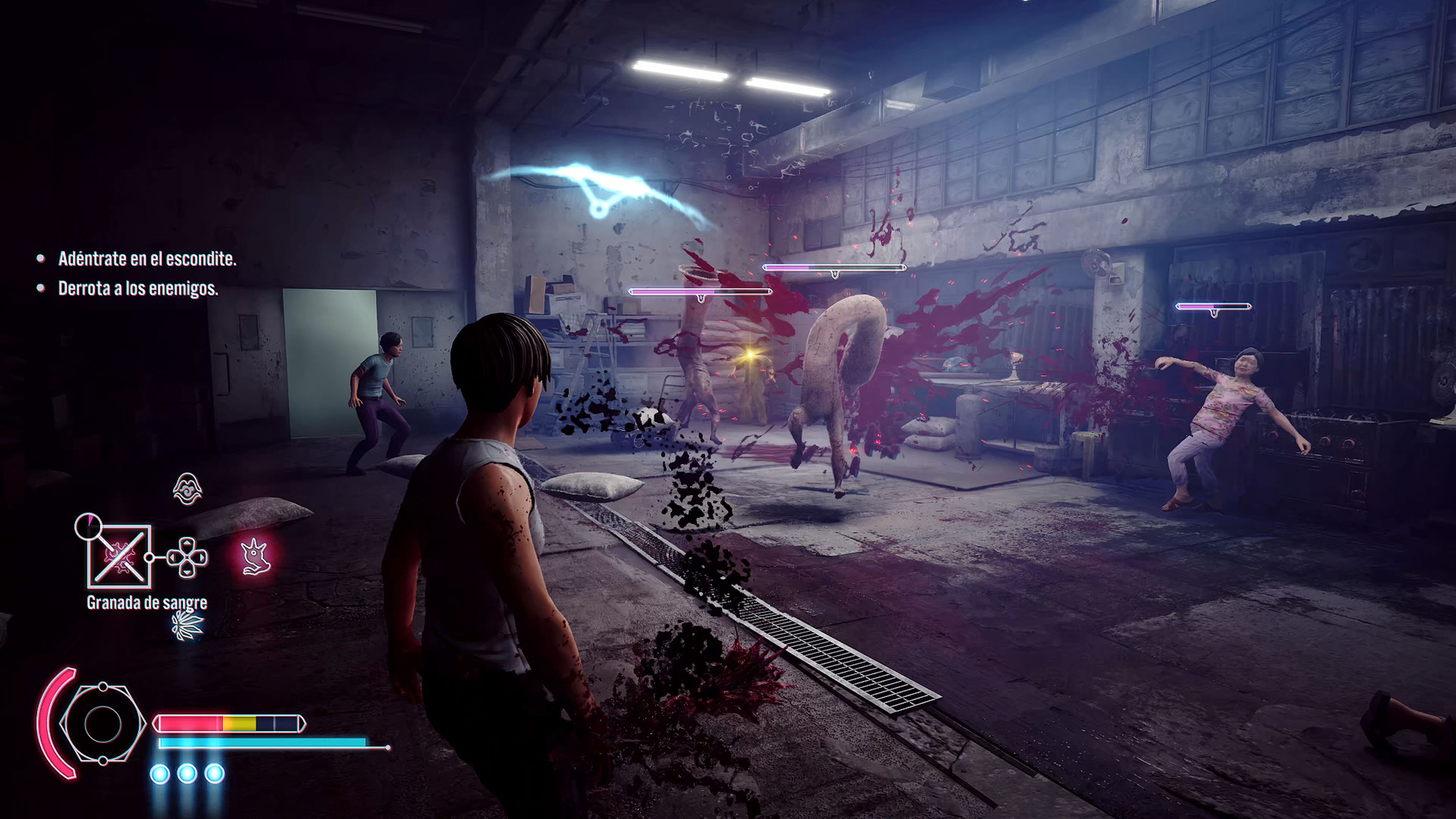
Task: Click the hexagonal weapon emblem in the HUD
Action: click(103, 723)
